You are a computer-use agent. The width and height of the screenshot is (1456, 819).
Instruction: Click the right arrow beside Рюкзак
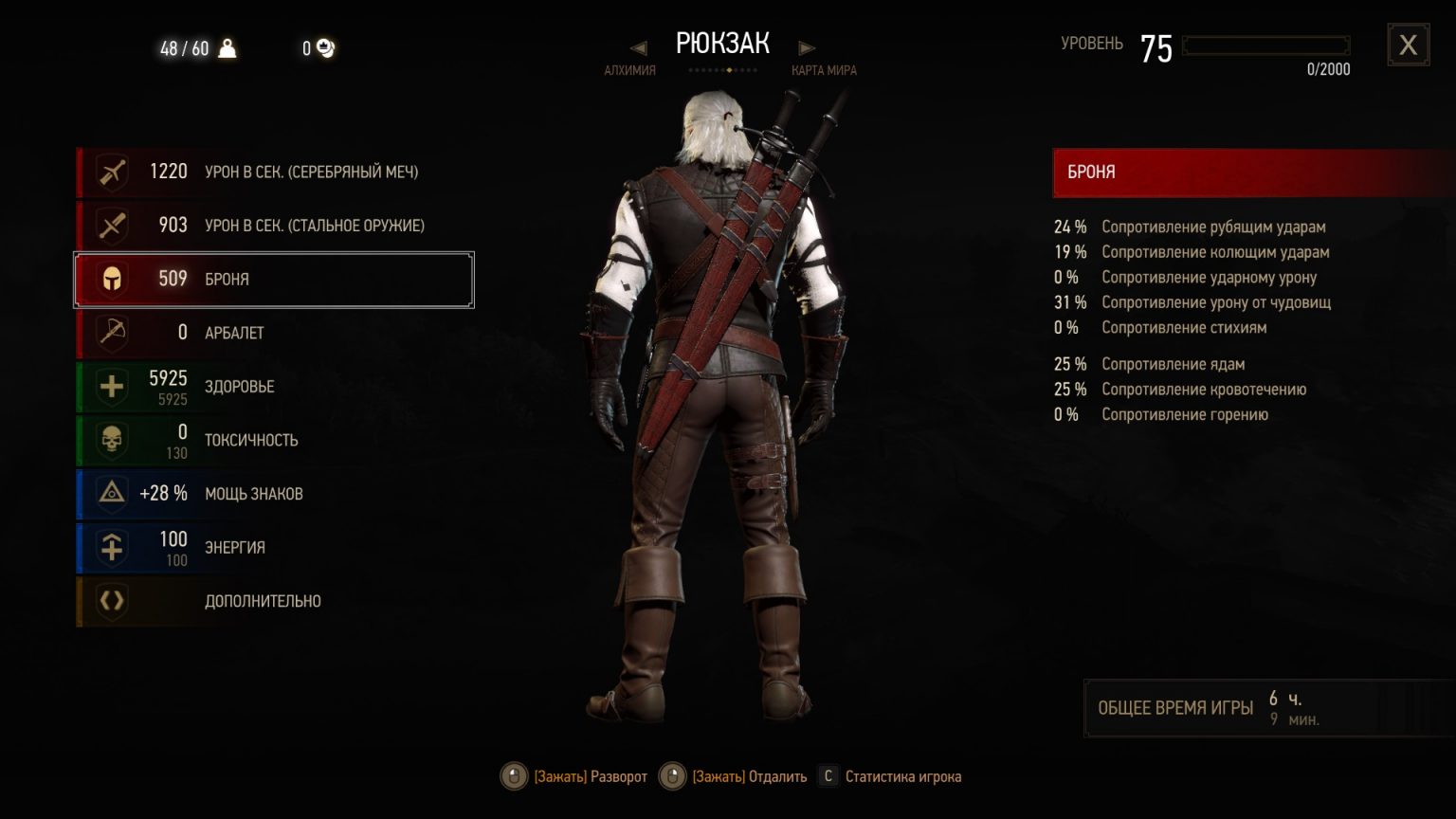point(807,47)
